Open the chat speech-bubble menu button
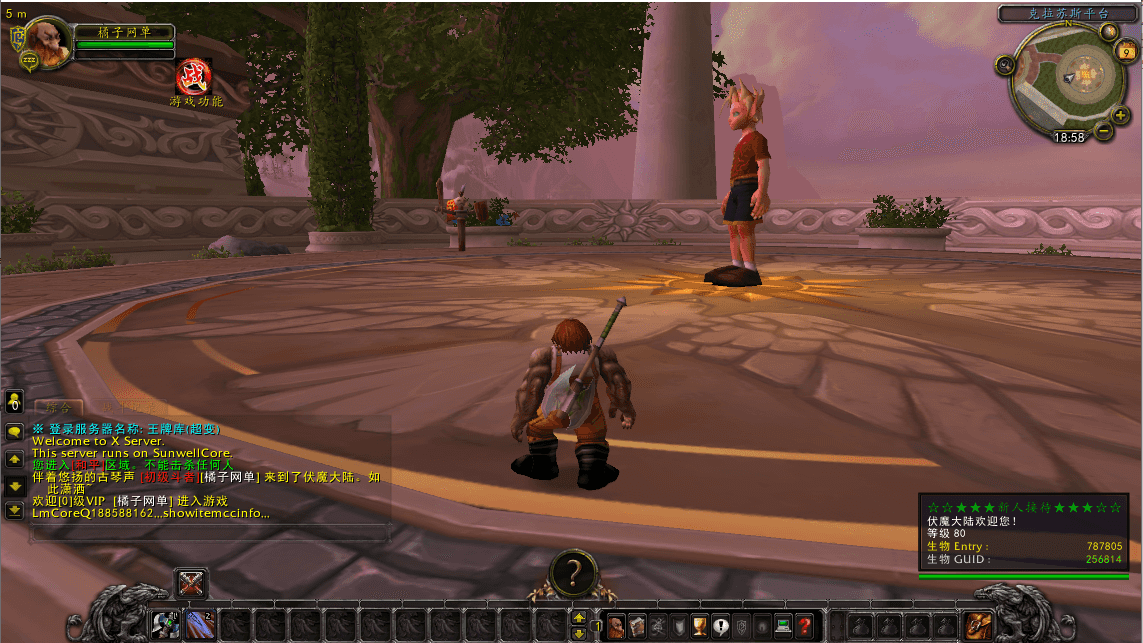1143x643 pixels. coord(14,432)
